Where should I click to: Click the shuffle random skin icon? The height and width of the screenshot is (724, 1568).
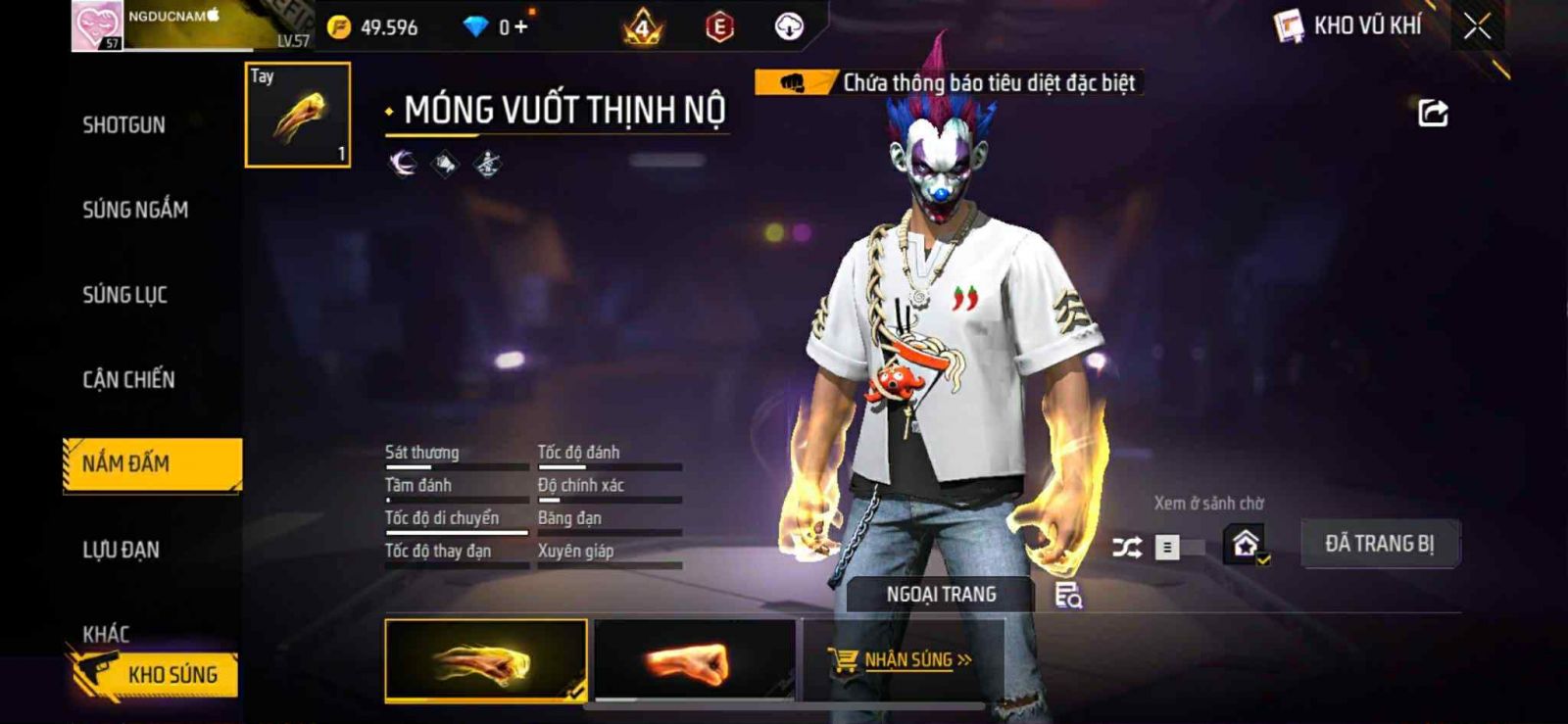(x=1127, y=547)
